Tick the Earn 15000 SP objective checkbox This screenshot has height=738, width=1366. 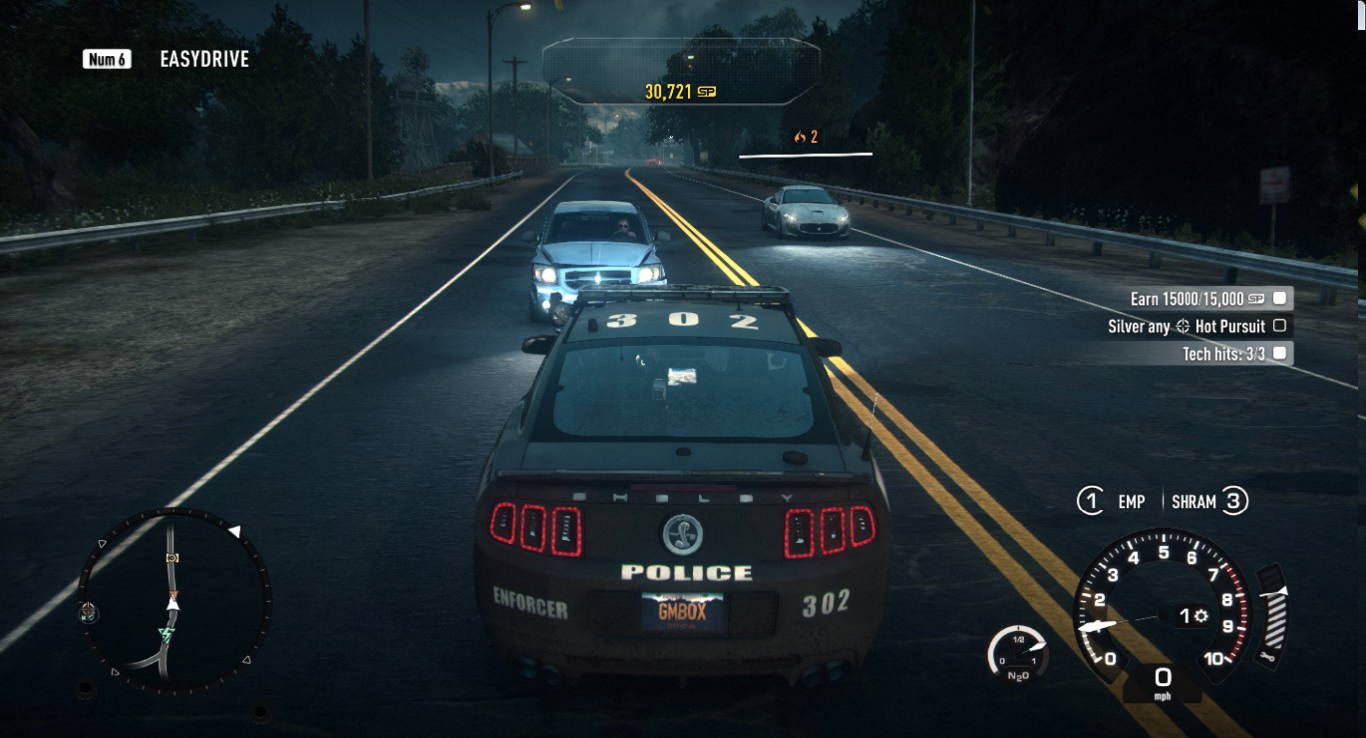pyautogui.click(x=1279, y=299)
